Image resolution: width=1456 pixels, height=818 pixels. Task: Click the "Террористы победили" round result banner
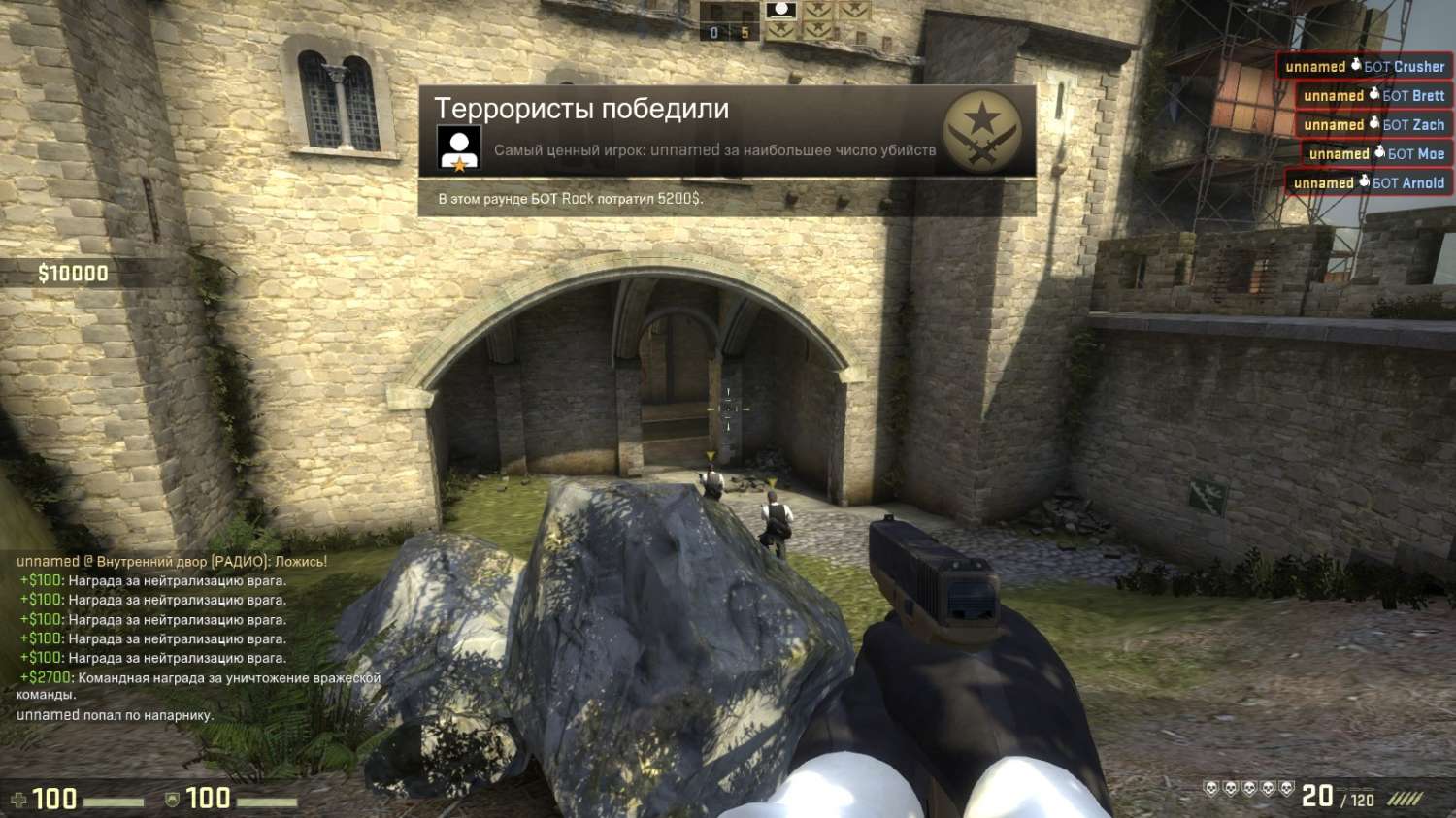581,109
